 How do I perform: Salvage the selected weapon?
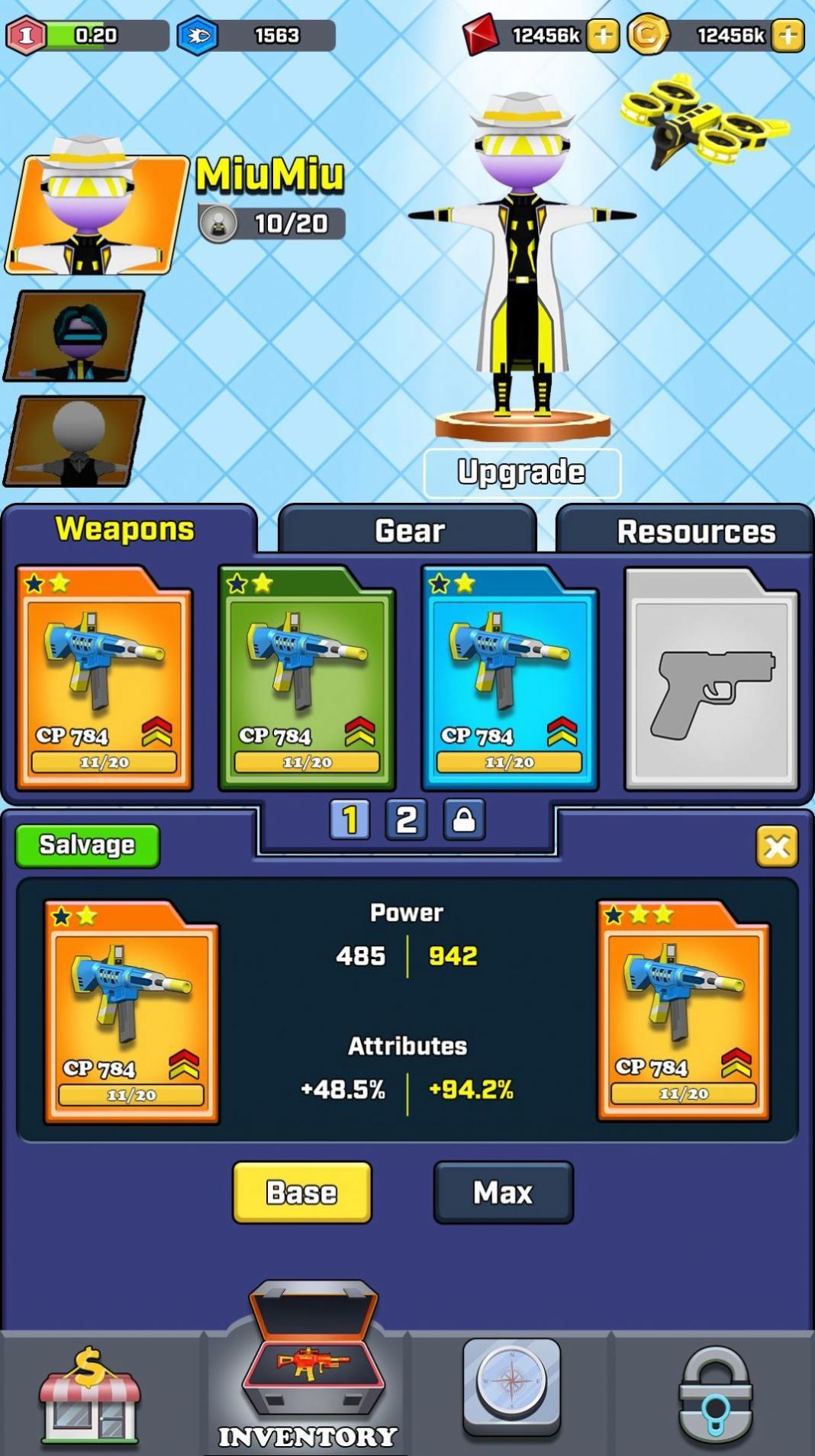(88, 846)
